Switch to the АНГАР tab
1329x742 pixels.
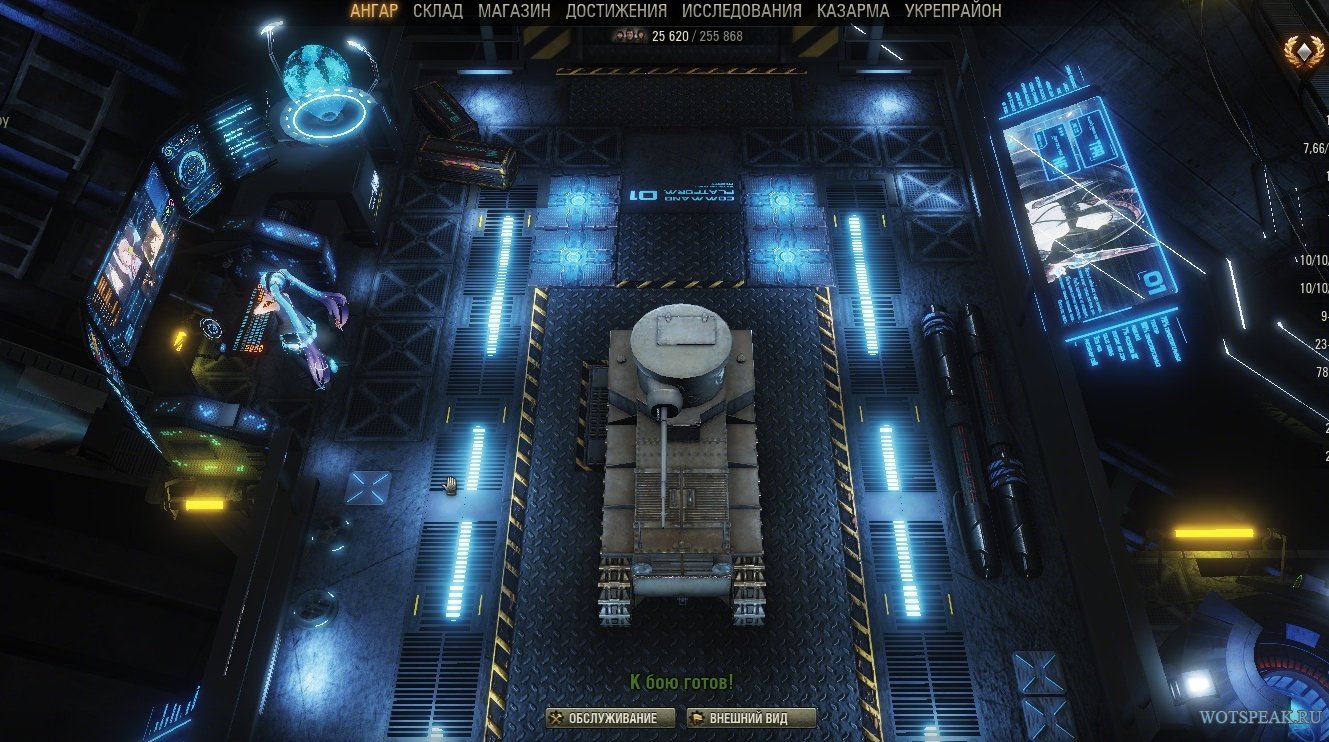374,11
